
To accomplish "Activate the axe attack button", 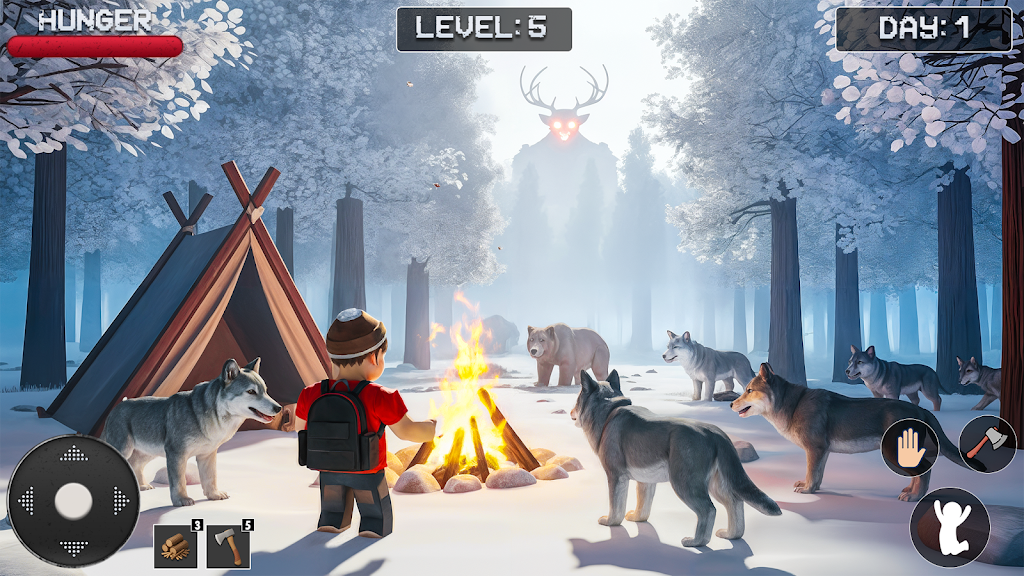I will 987,444.
